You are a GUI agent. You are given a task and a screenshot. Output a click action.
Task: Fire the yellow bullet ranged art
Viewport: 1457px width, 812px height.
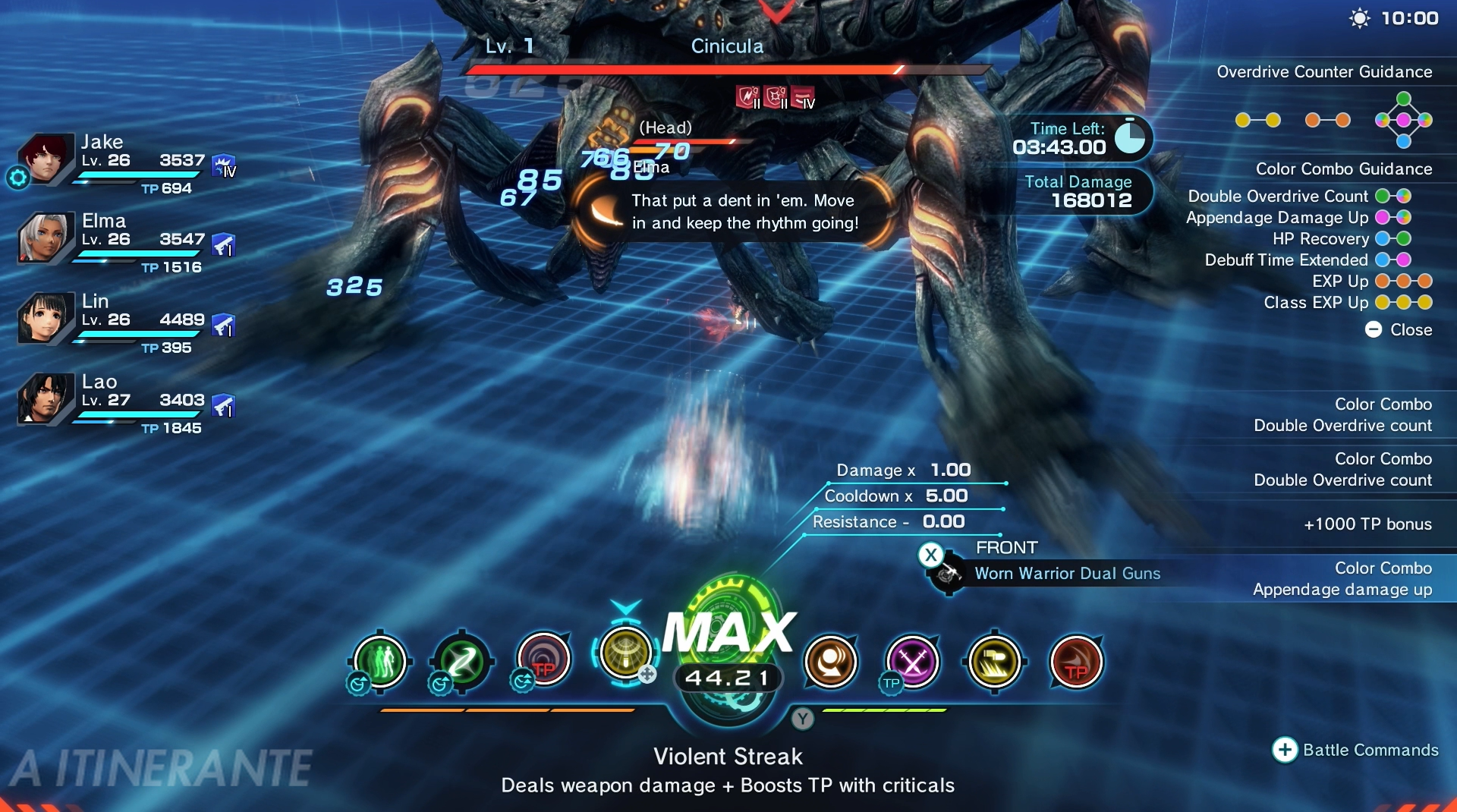pyautogui.click(x=994, y=661)
